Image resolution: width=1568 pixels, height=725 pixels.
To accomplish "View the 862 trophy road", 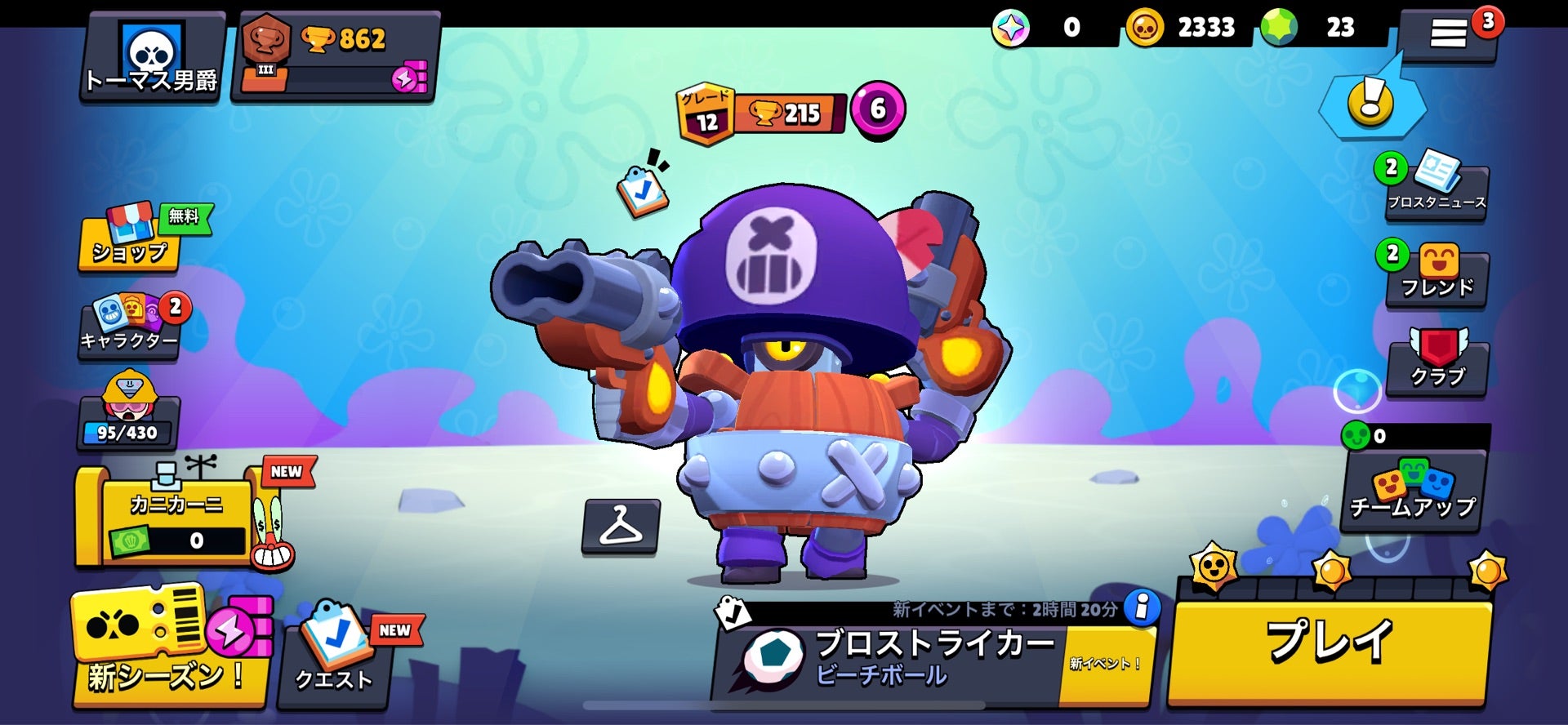I will (336, 57).
